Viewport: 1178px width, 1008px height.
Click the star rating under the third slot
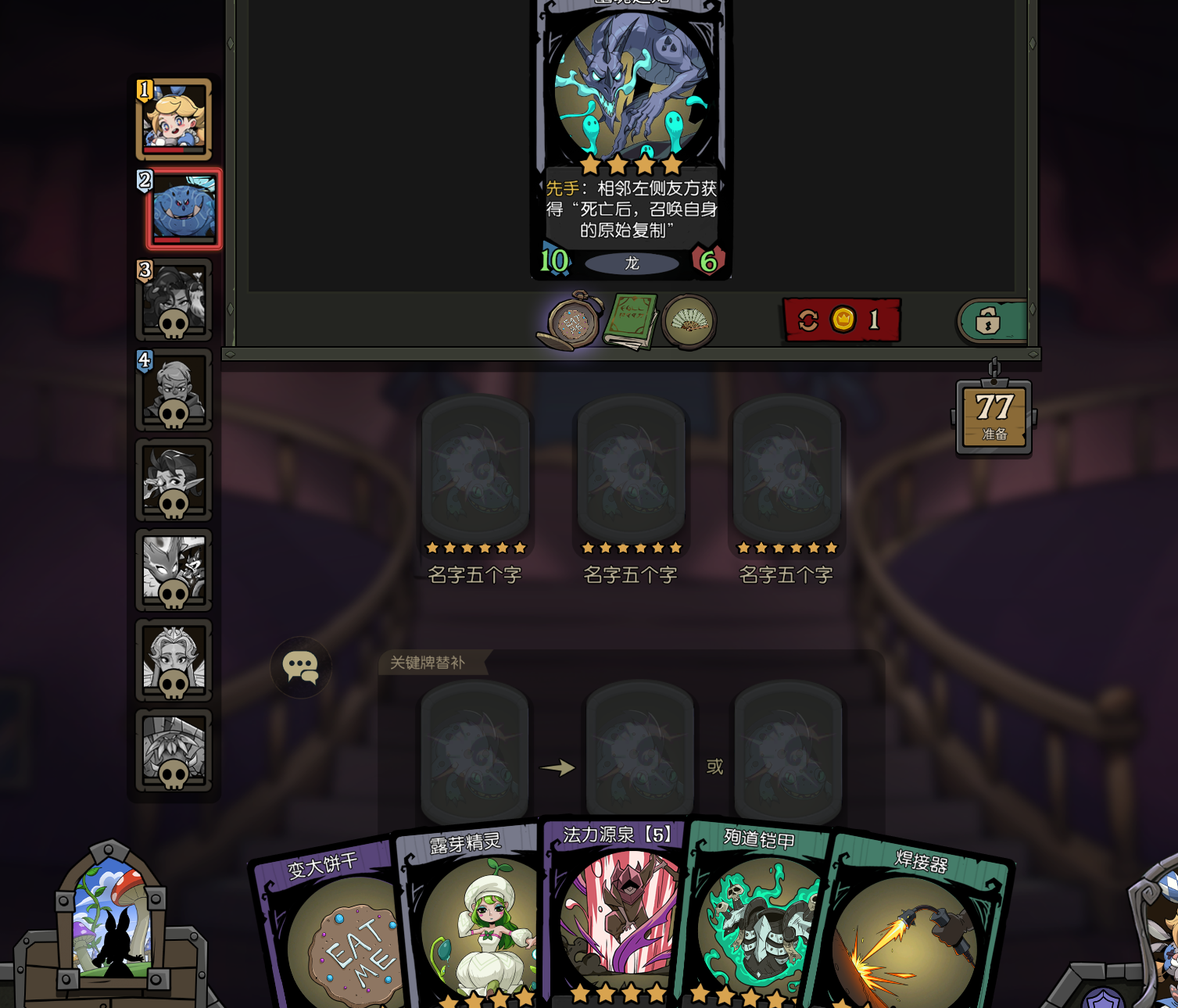point(786,548)
